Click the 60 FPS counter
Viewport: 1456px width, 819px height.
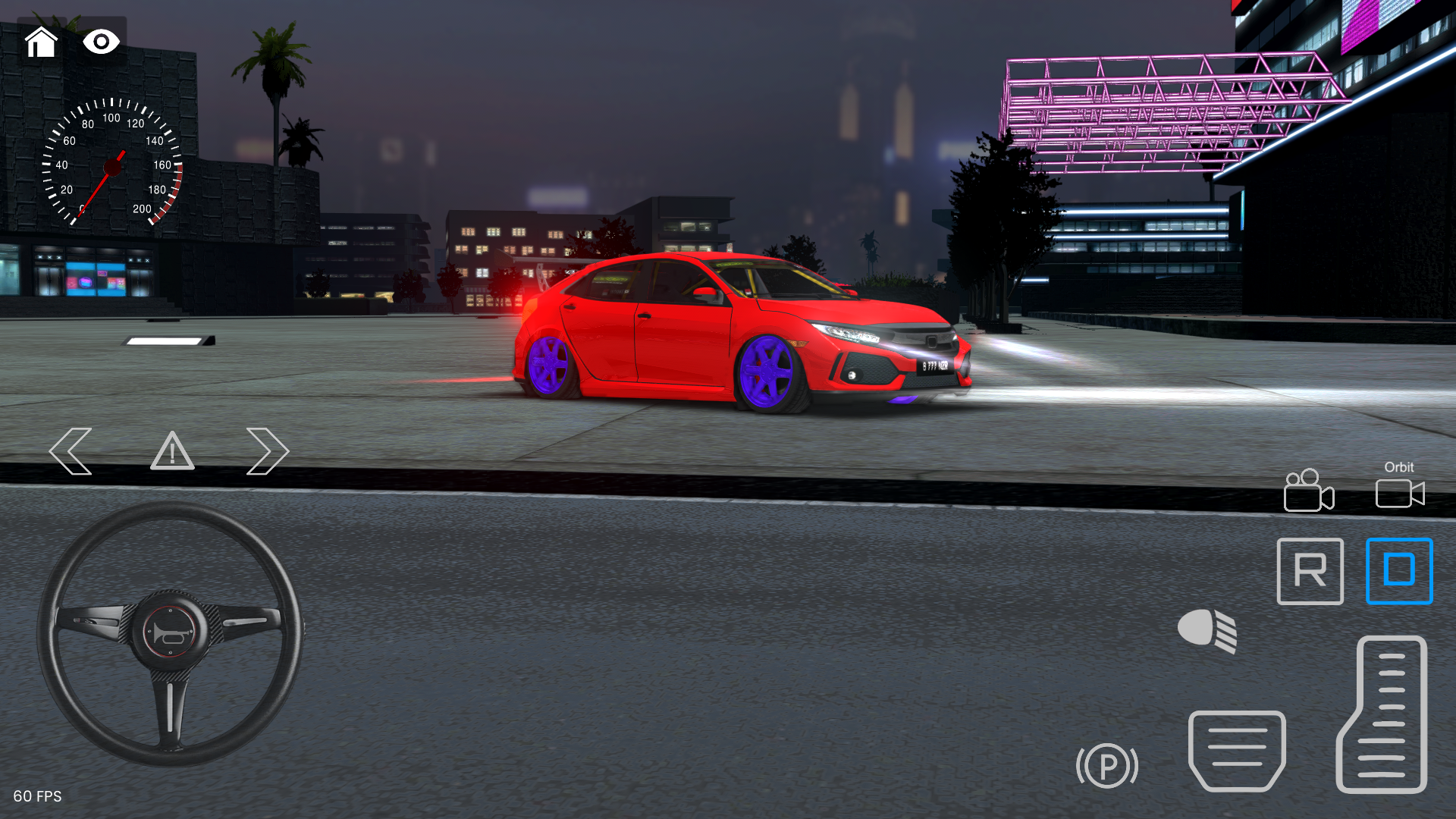click(39, 797)
